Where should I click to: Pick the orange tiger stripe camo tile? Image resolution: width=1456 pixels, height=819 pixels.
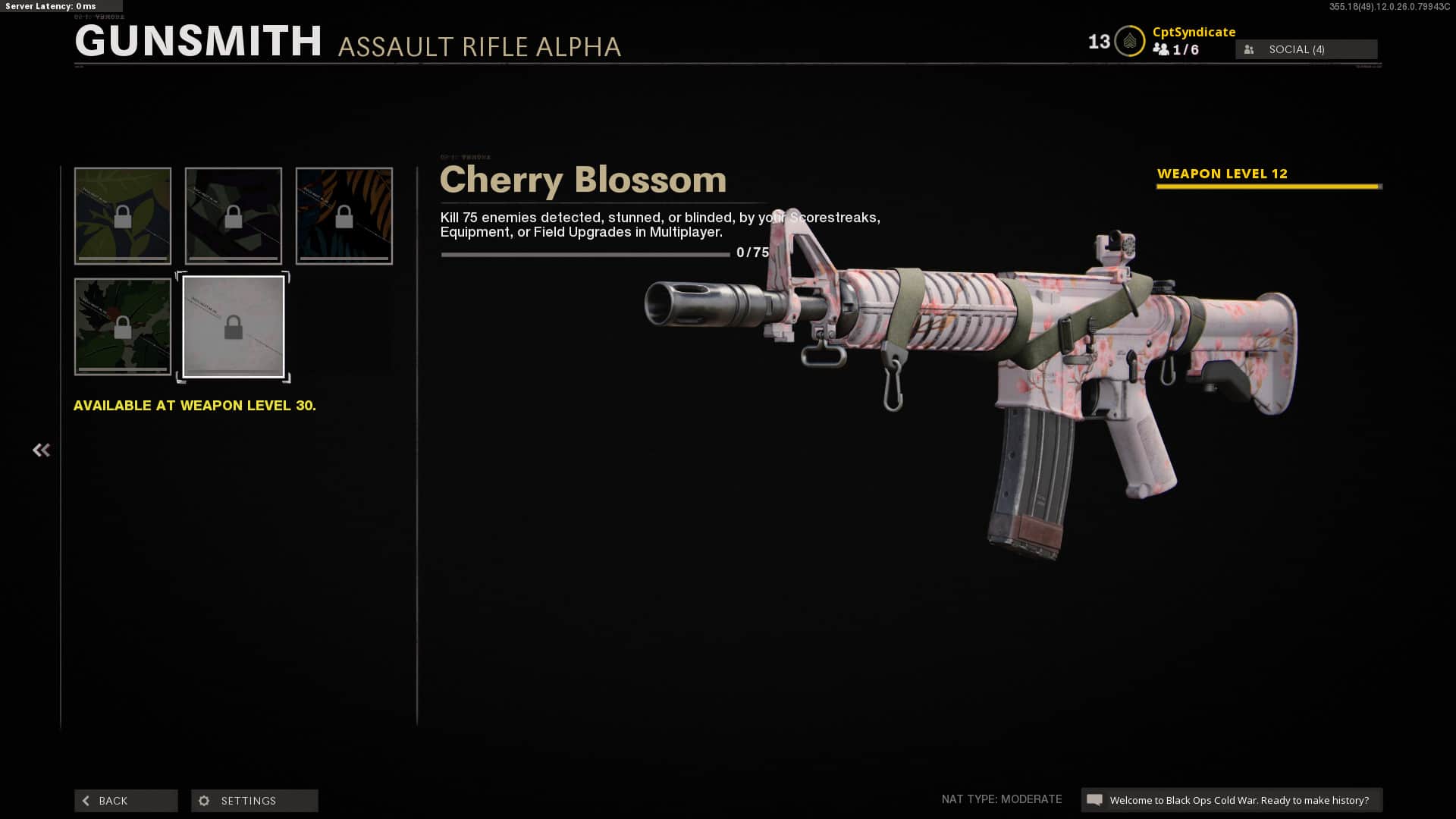pyautogui.click(x=344, y=216)
